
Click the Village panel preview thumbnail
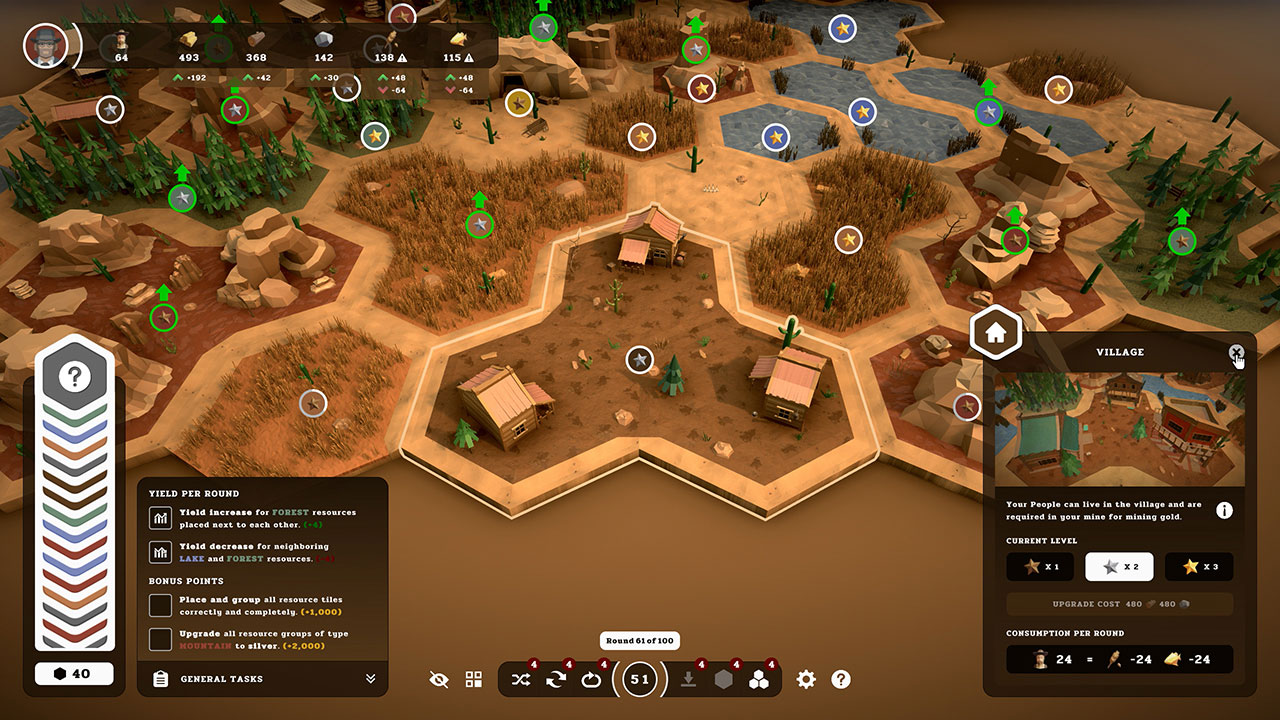(x=1118, y=428)
